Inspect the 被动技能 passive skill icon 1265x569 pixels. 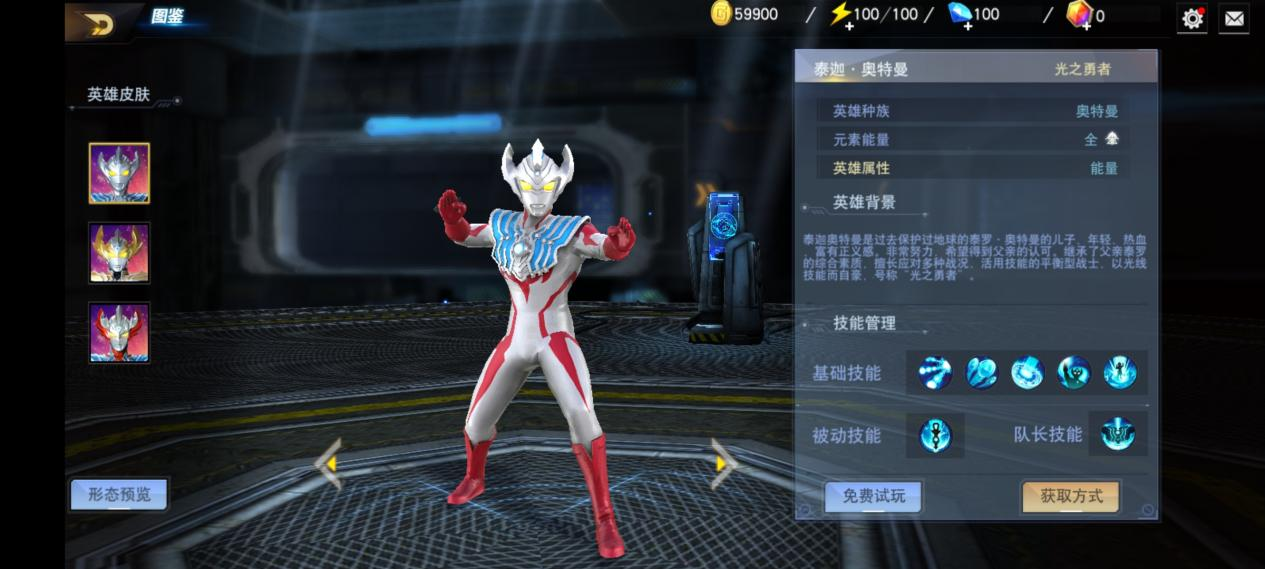(x=936, y=435)
